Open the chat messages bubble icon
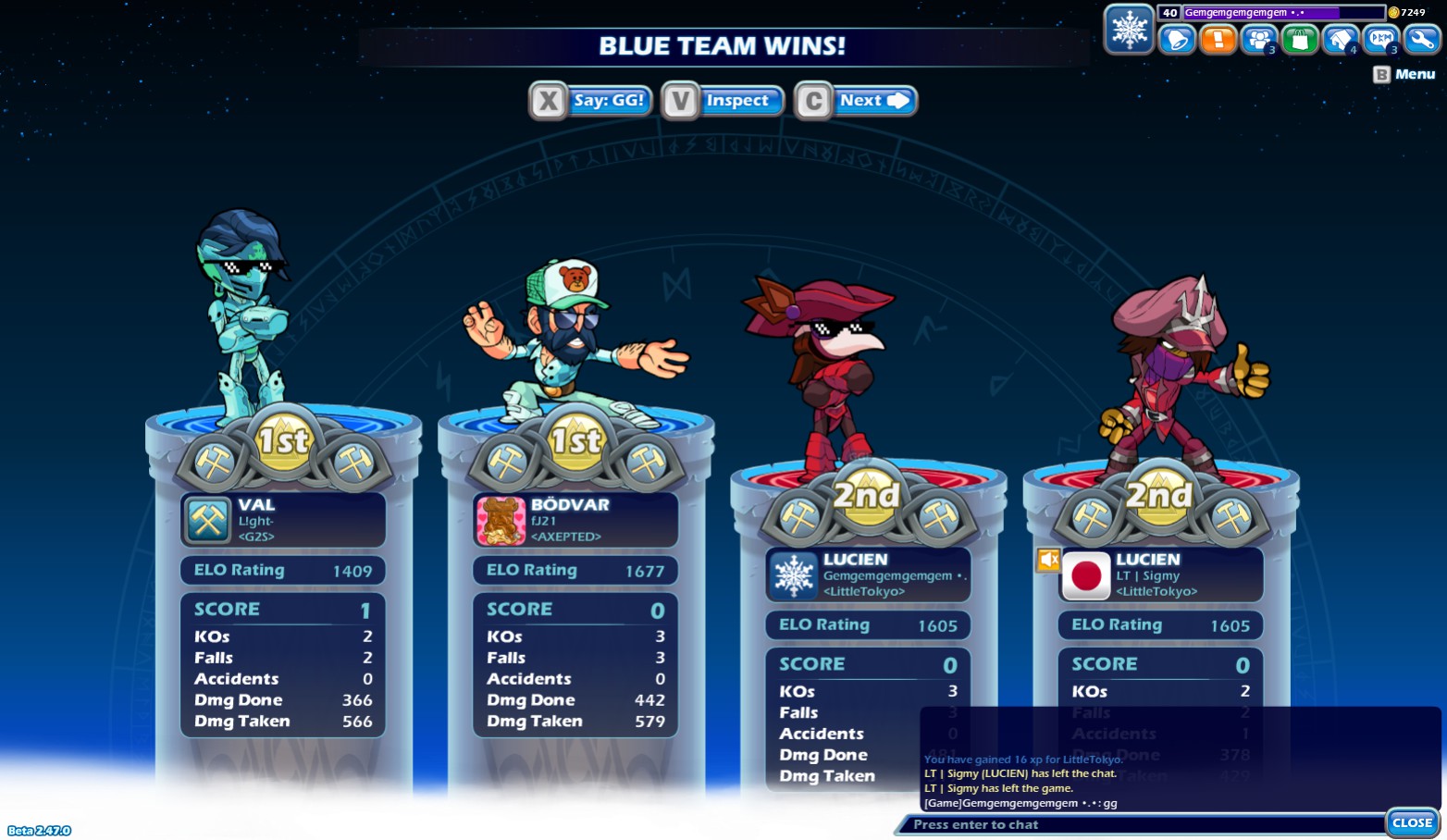The width and height of the screenshot is (1447, 840). tap(1381, 40)
